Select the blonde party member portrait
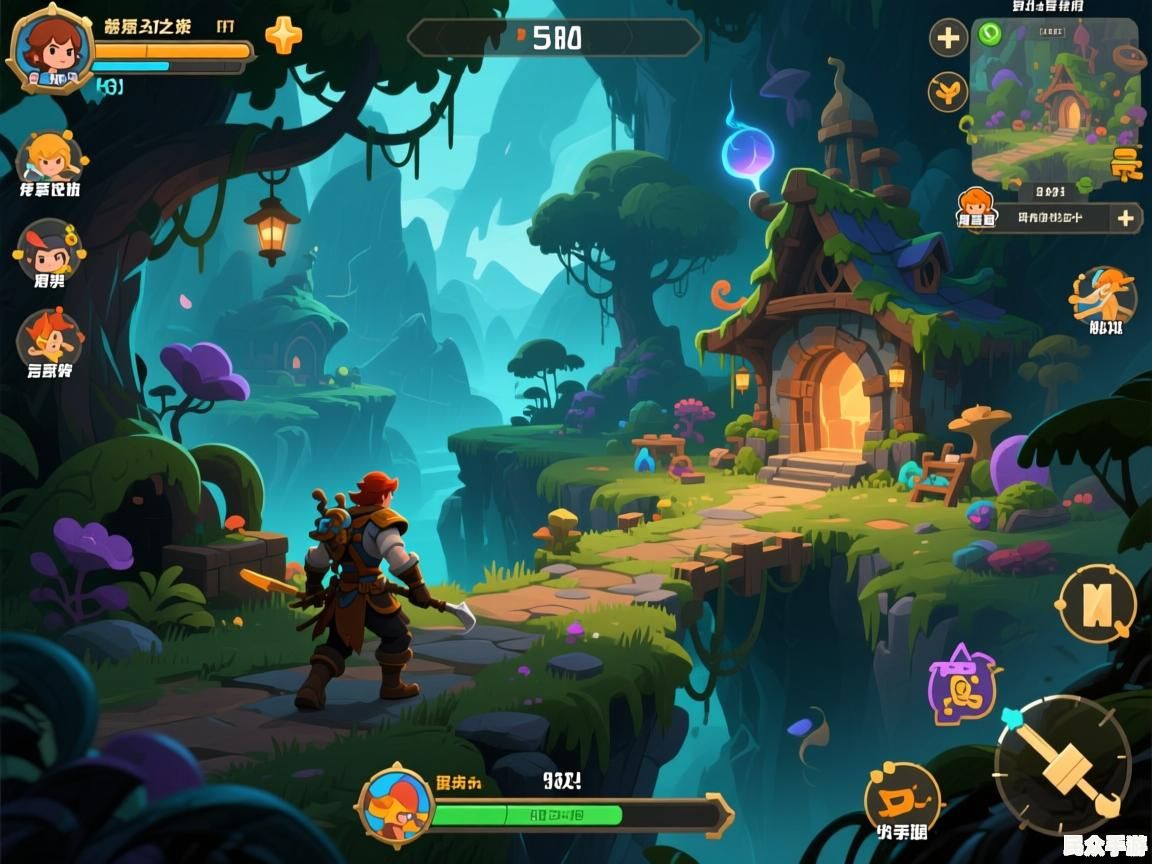 [48, 157]
